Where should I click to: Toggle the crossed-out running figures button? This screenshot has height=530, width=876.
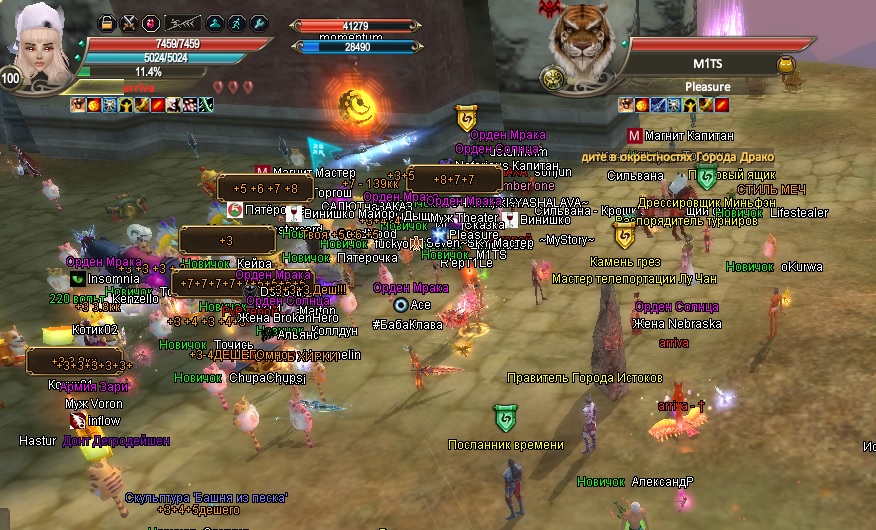[181, 23]
